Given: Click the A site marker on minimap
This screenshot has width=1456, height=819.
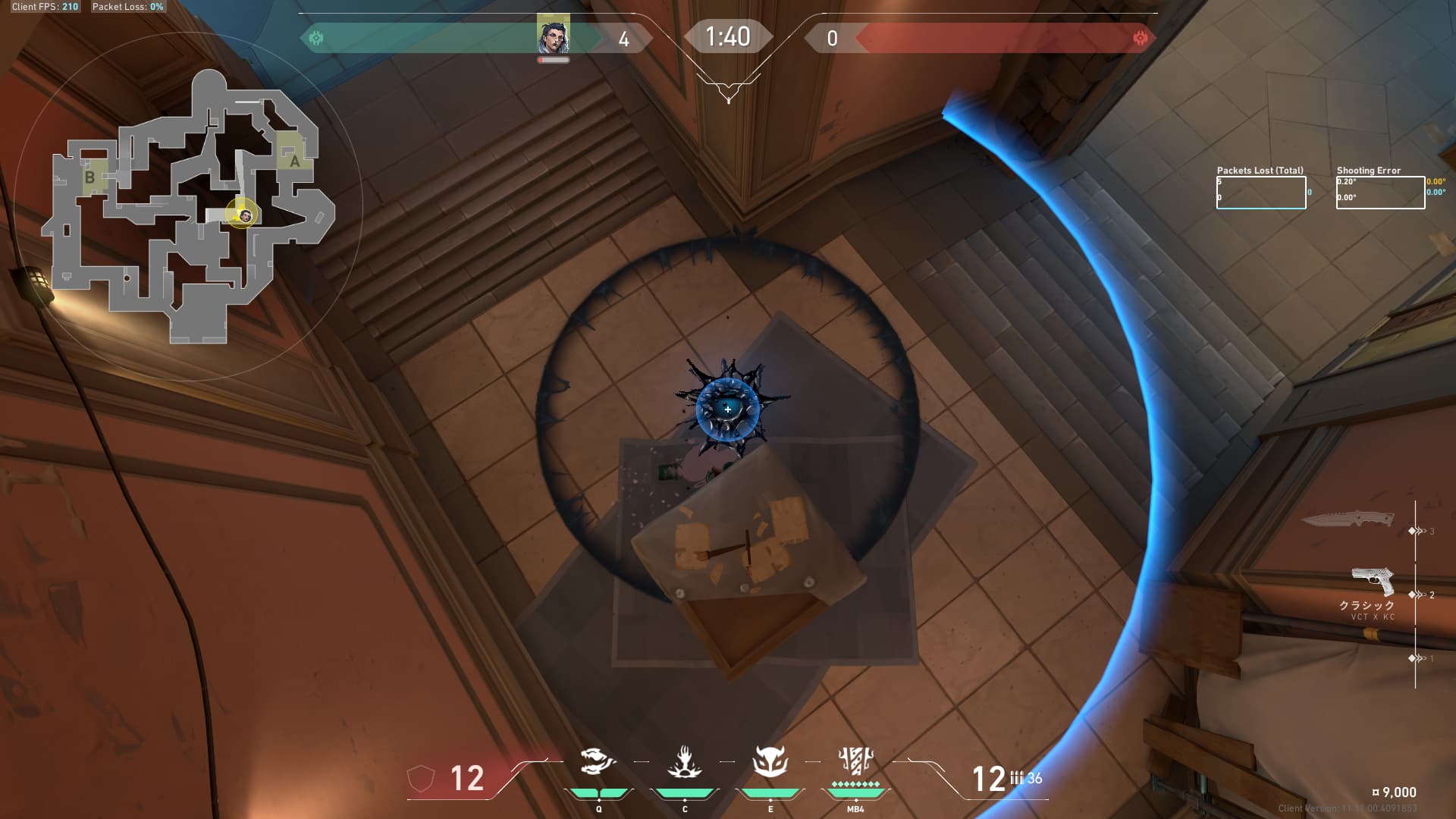Looking at the screenshot, I should 294,161.
